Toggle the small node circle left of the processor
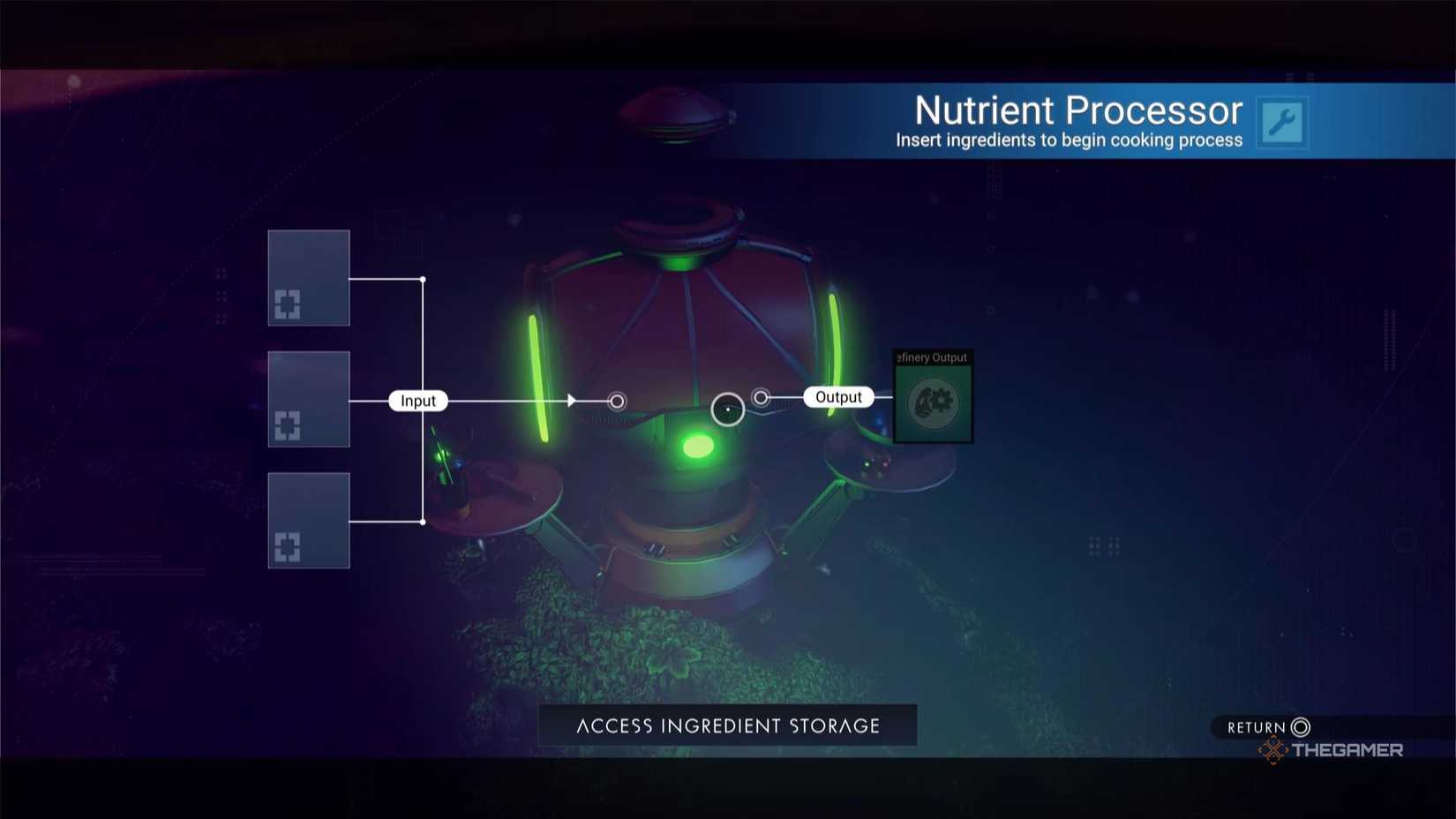The width and height of the screenshot is (1456, 819). [616, 401]
